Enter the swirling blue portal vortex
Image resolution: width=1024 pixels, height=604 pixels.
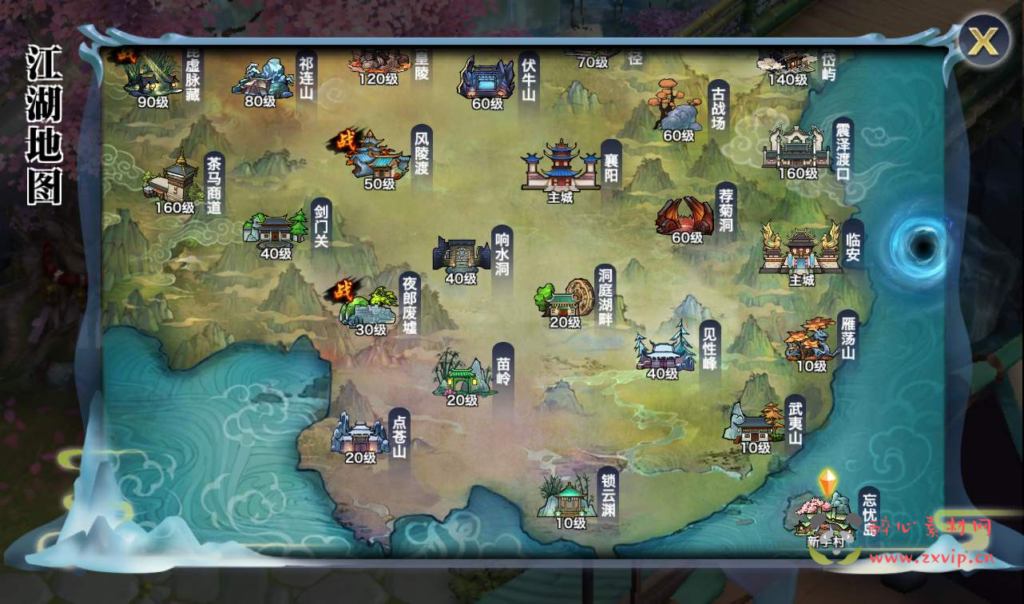coord(919,243)
